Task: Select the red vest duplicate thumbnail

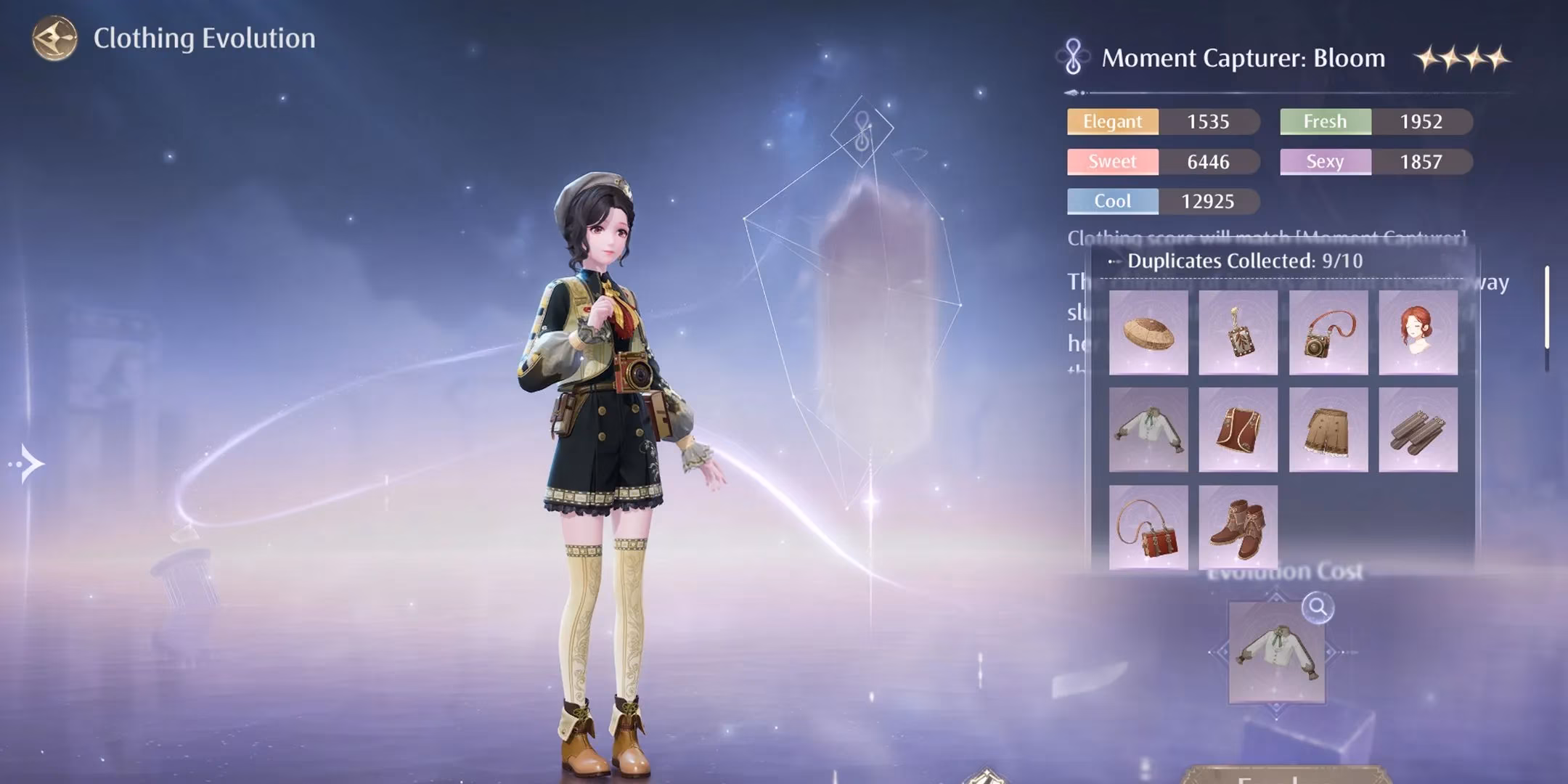Action: point(1238,430)
